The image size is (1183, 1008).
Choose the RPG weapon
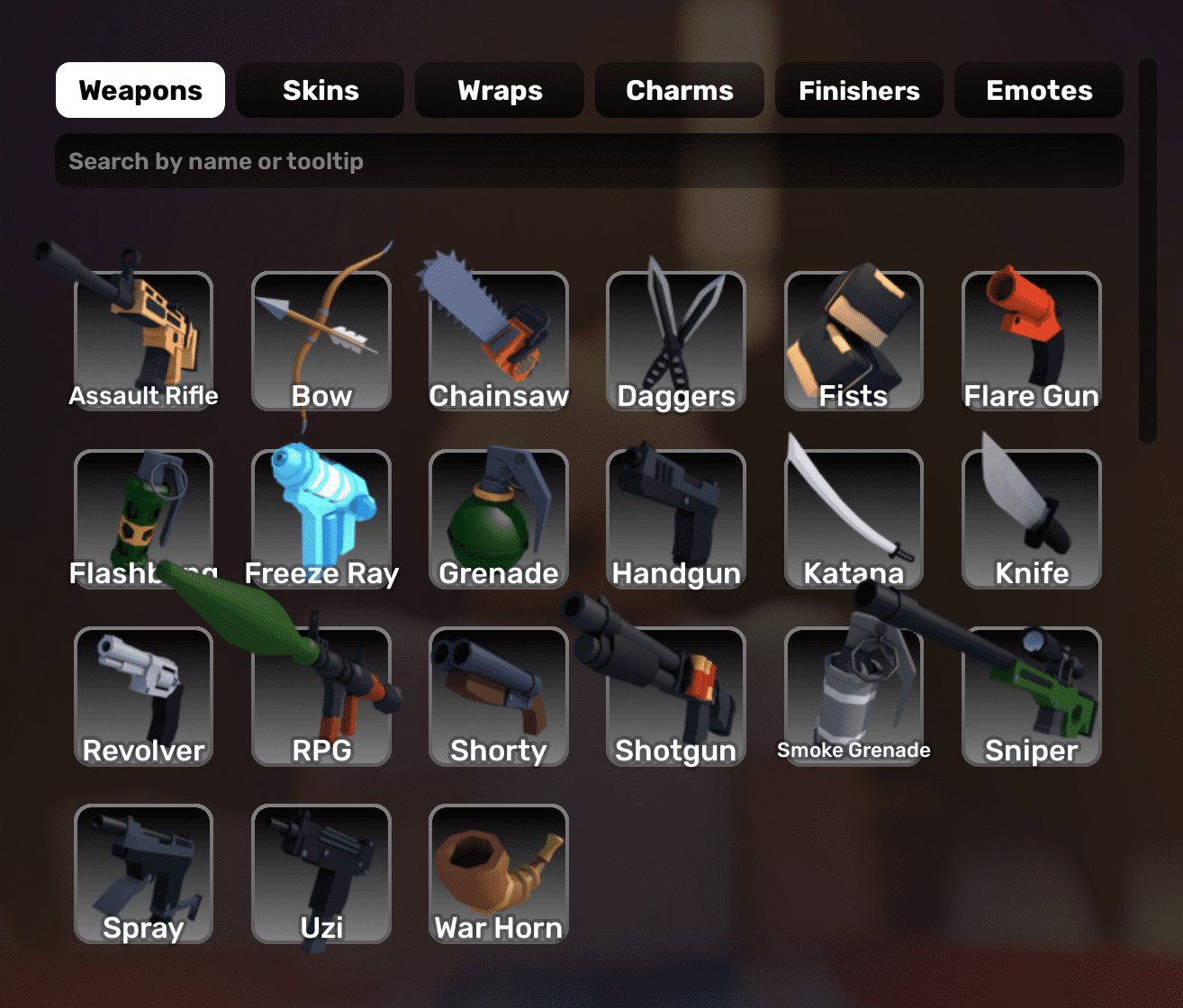click(321, 697)
